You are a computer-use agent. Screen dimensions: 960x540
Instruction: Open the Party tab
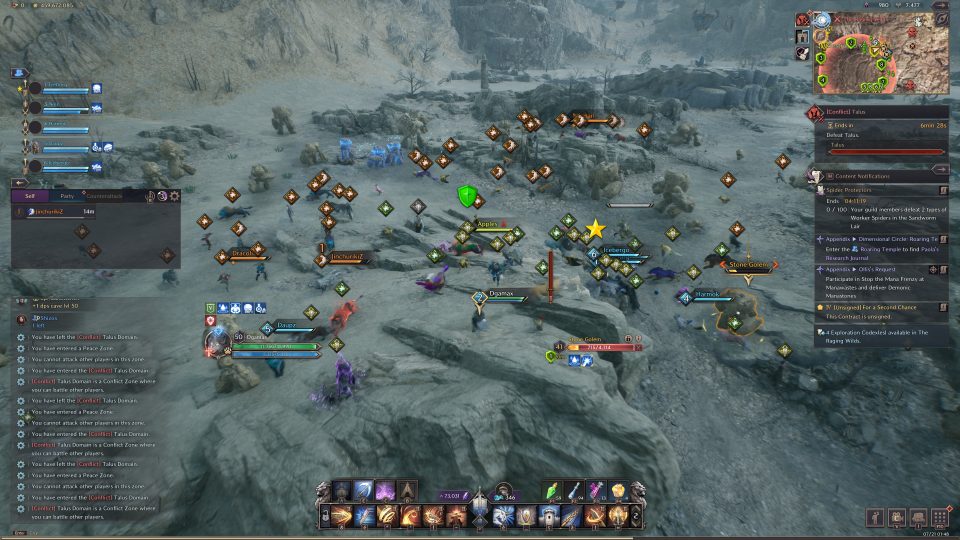pos(66,197)
